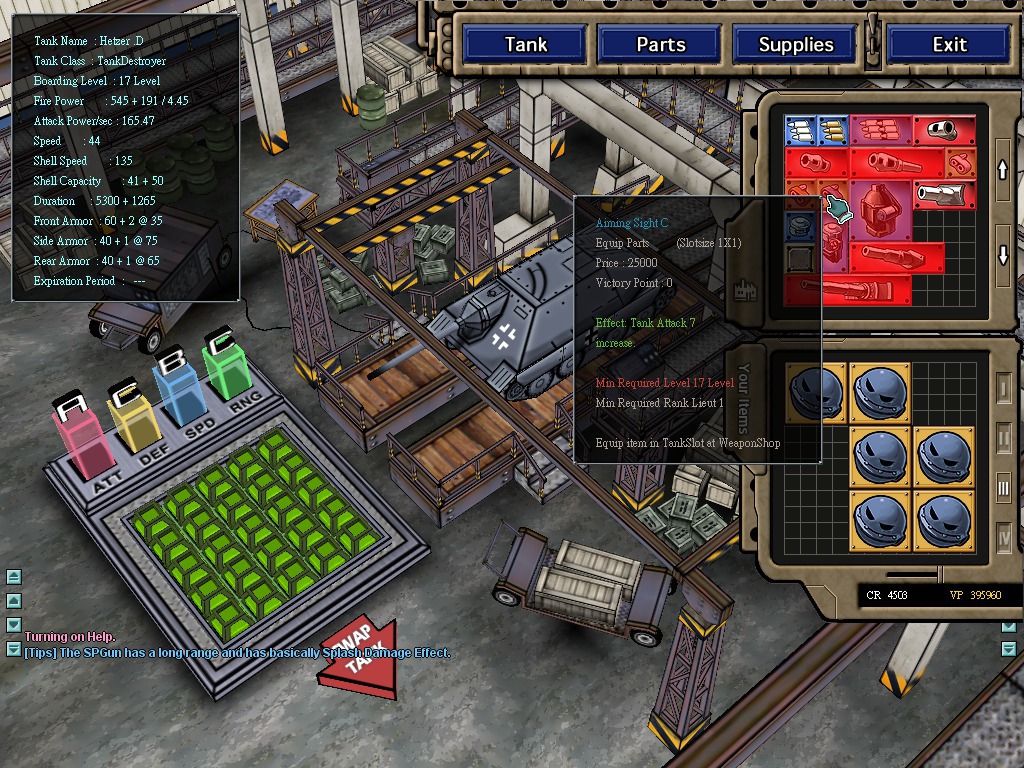Select the white shells shop item

pos(800,130)
